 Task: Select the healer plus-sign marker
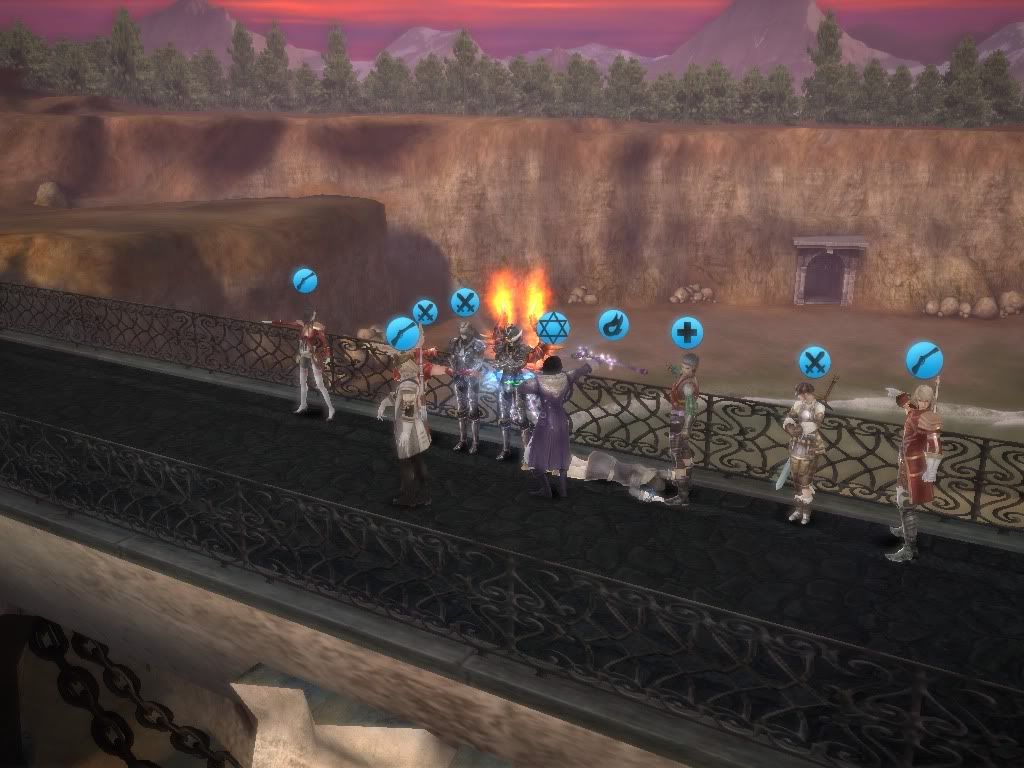686,332
